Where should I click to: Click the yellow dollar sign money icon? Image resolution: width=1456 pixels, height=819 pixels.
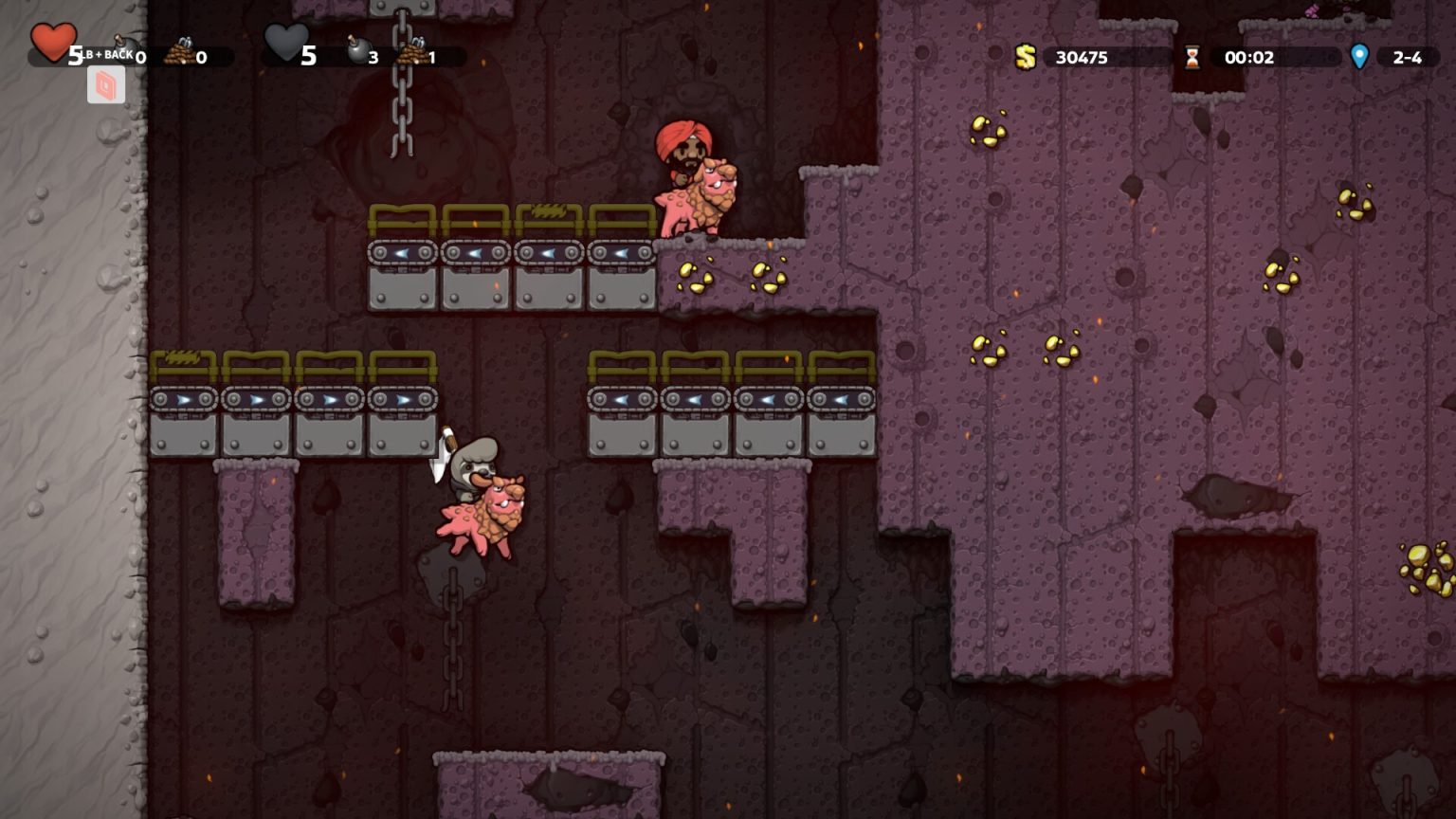pos(1027,57)
